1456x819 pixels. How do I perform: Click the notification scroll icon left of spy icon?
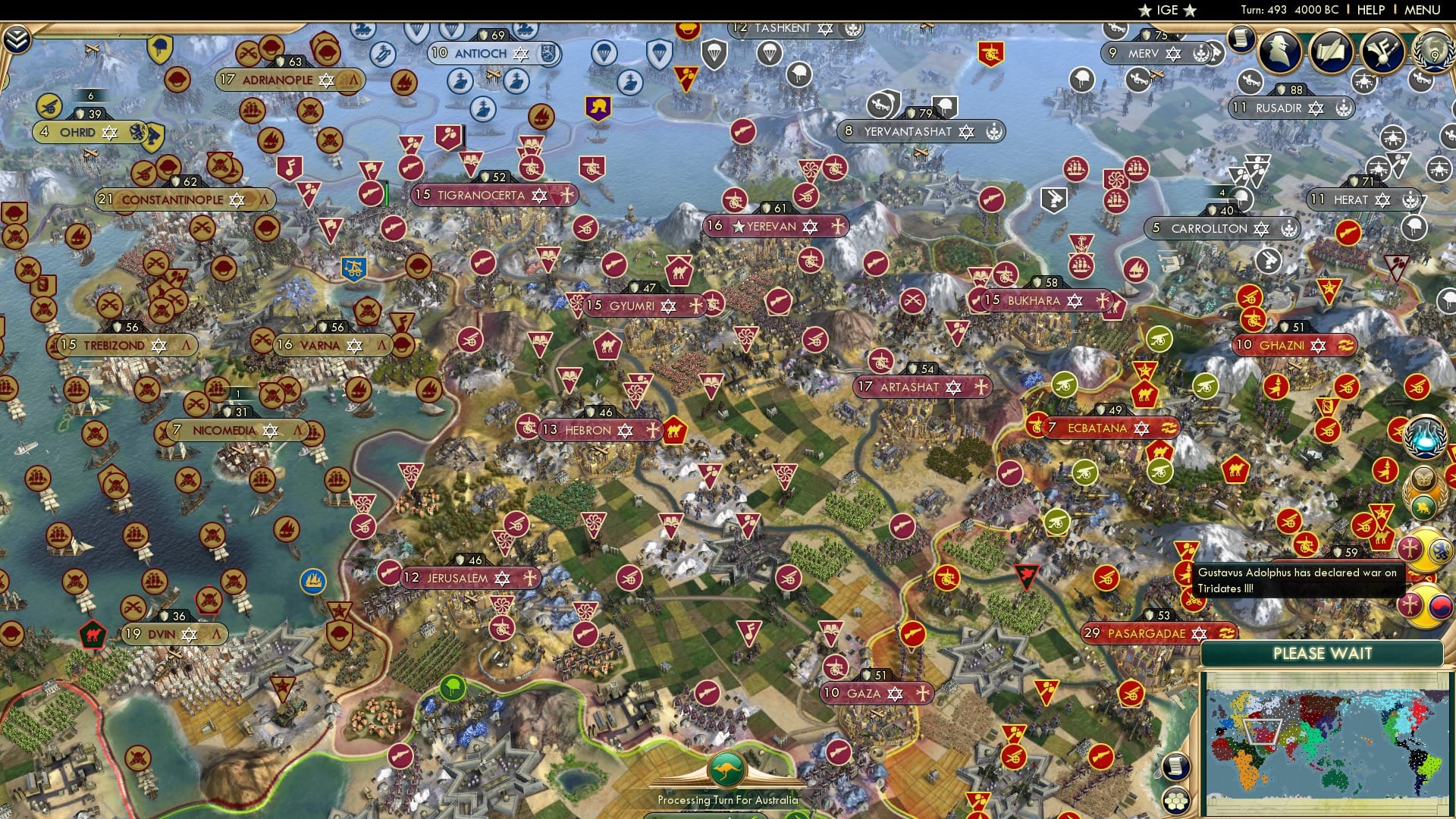tap(1241, 39)
